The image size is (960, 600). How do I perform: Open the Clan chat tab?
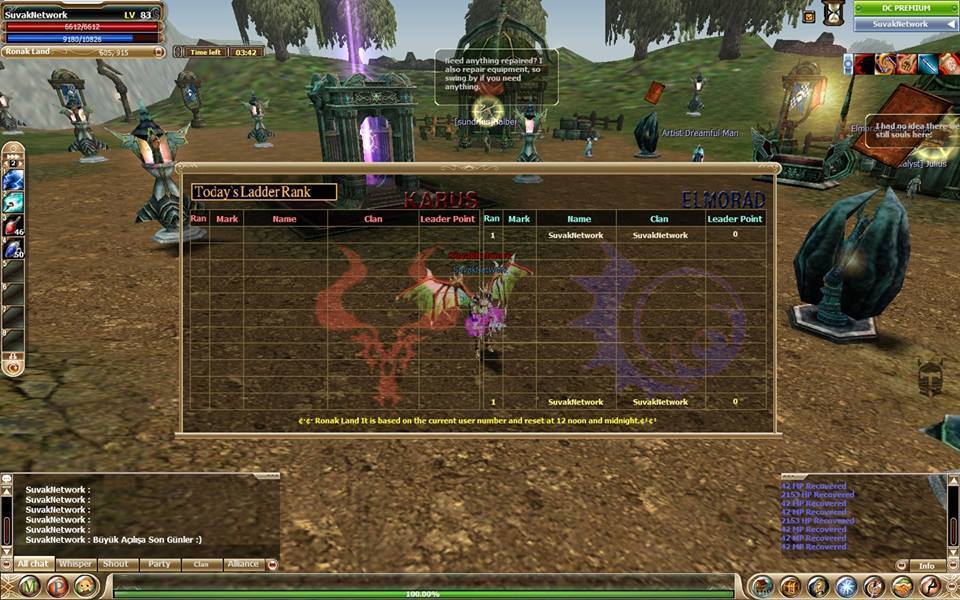pos(201,564)
